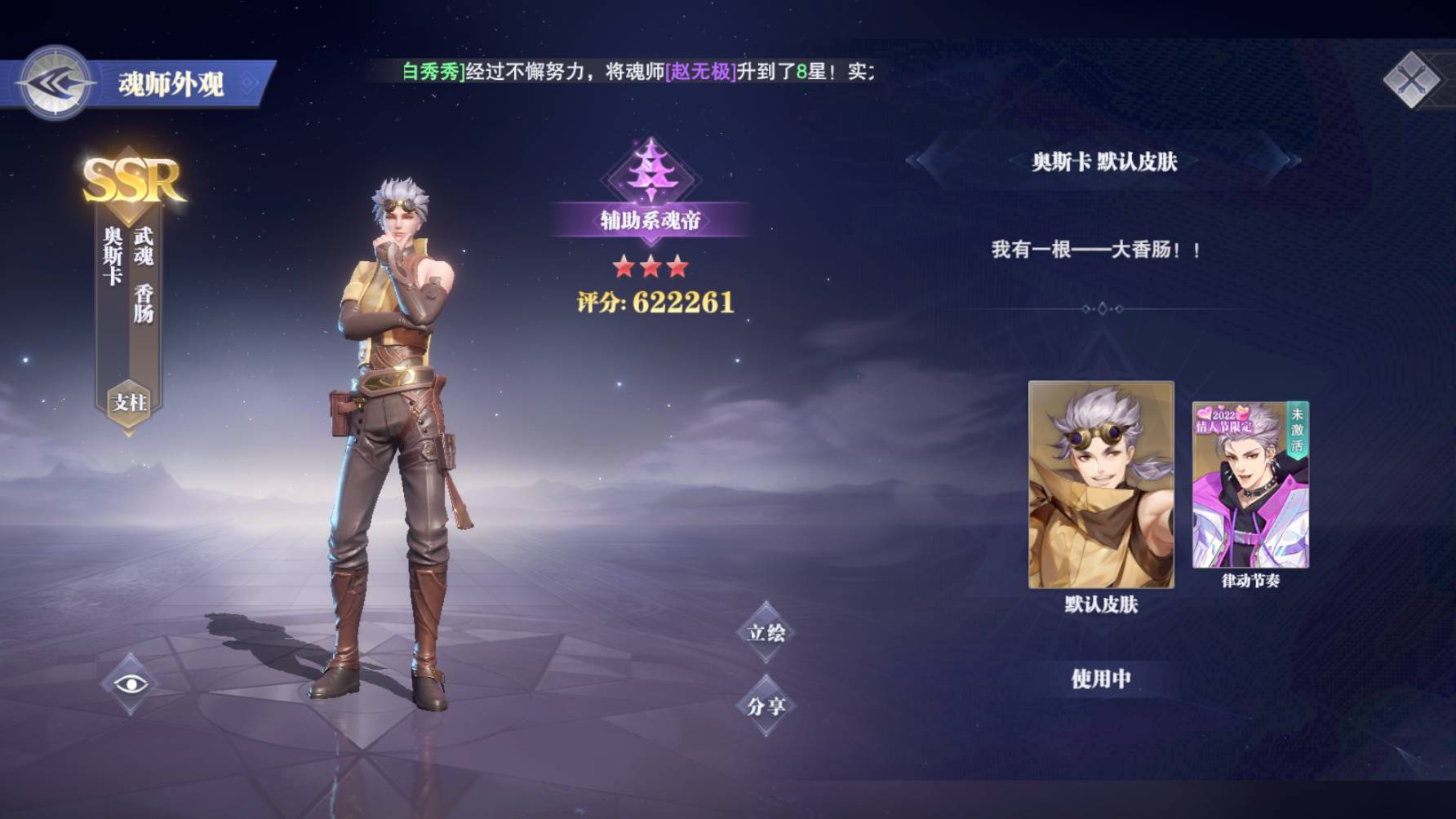Close the soul master appearance screen
Screen dimensions: 1456x819
(x=1411, y=80)
